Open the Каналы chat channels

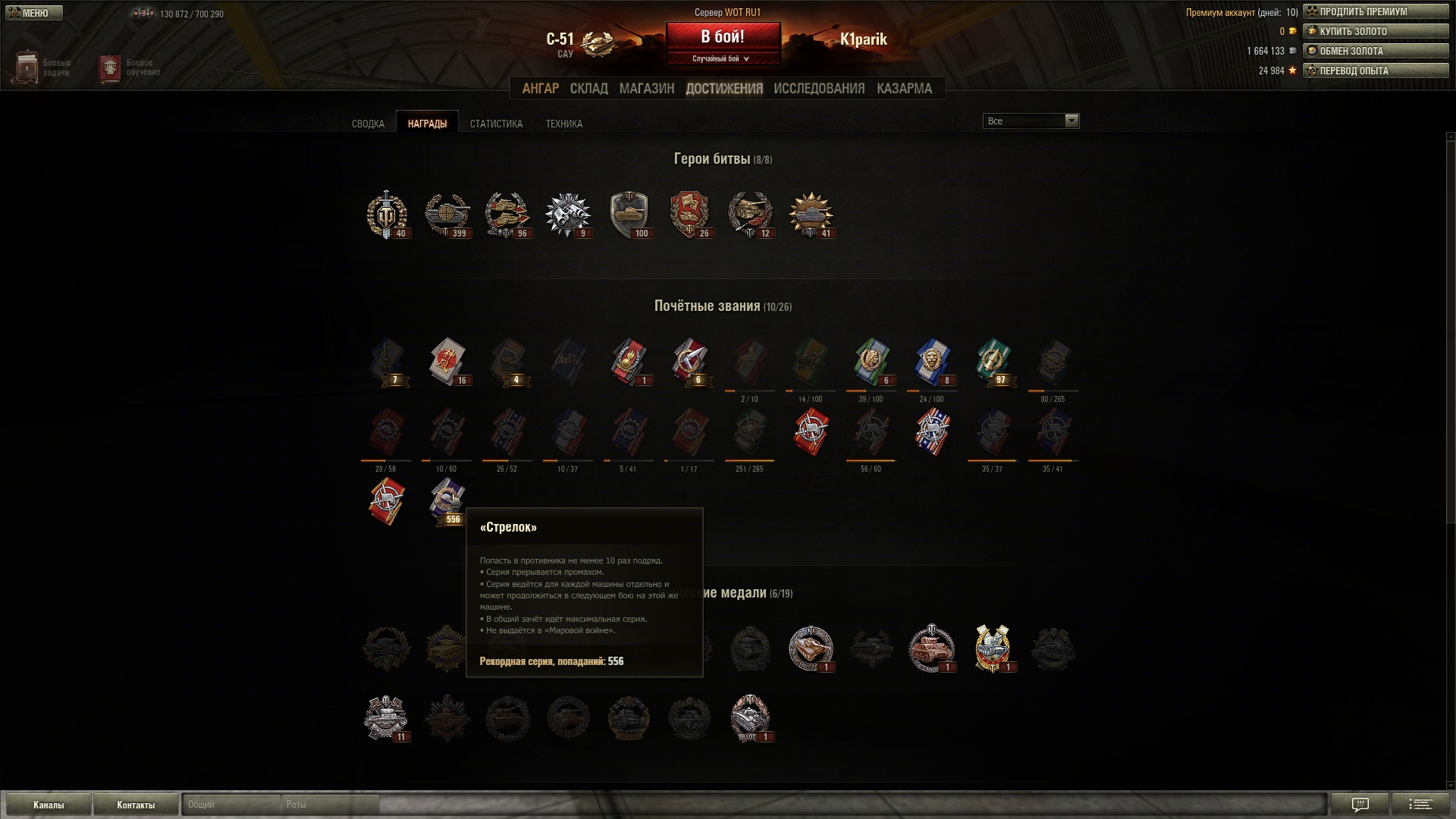[x=49, y=805]
